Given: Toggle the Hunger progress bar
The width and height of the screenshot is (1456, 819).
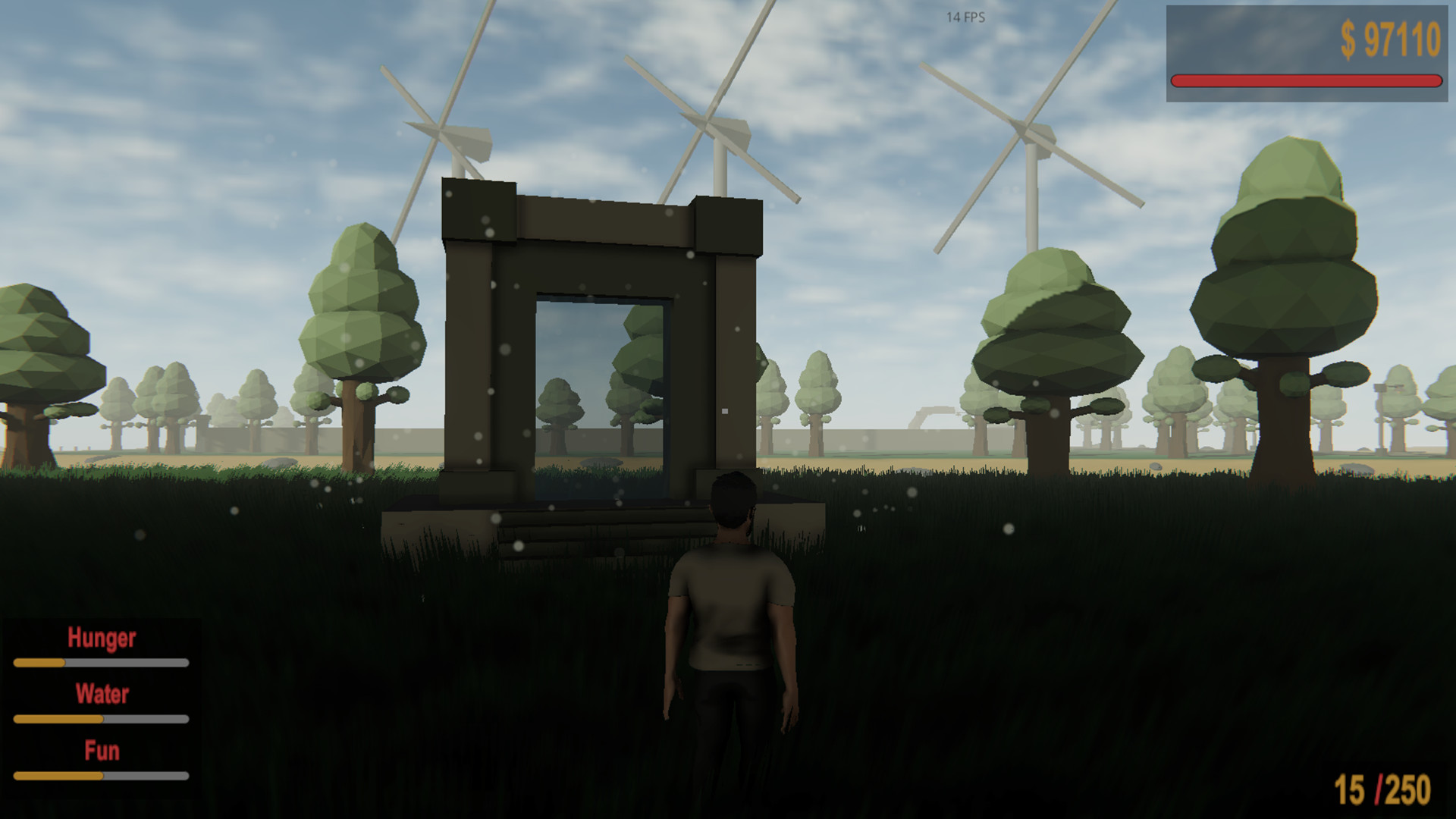Looking at the screenshot, I should (102, 661).
